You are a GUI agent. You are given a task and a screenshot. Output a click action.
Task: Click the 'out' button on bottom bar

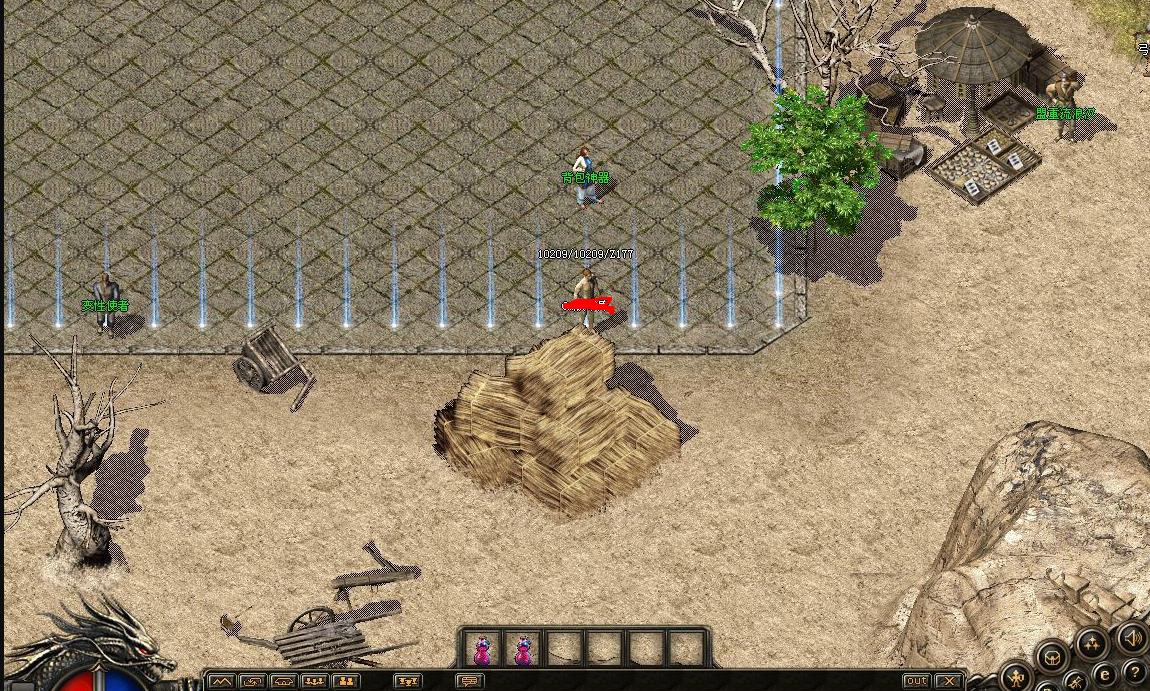pos(917,681)
